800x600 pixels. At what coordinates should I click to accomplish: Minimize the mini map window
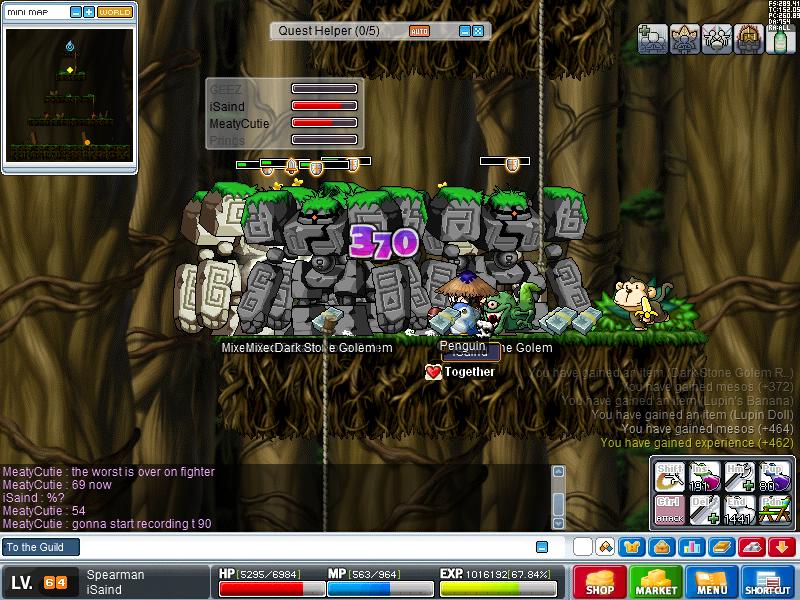(x=76, y=12)
